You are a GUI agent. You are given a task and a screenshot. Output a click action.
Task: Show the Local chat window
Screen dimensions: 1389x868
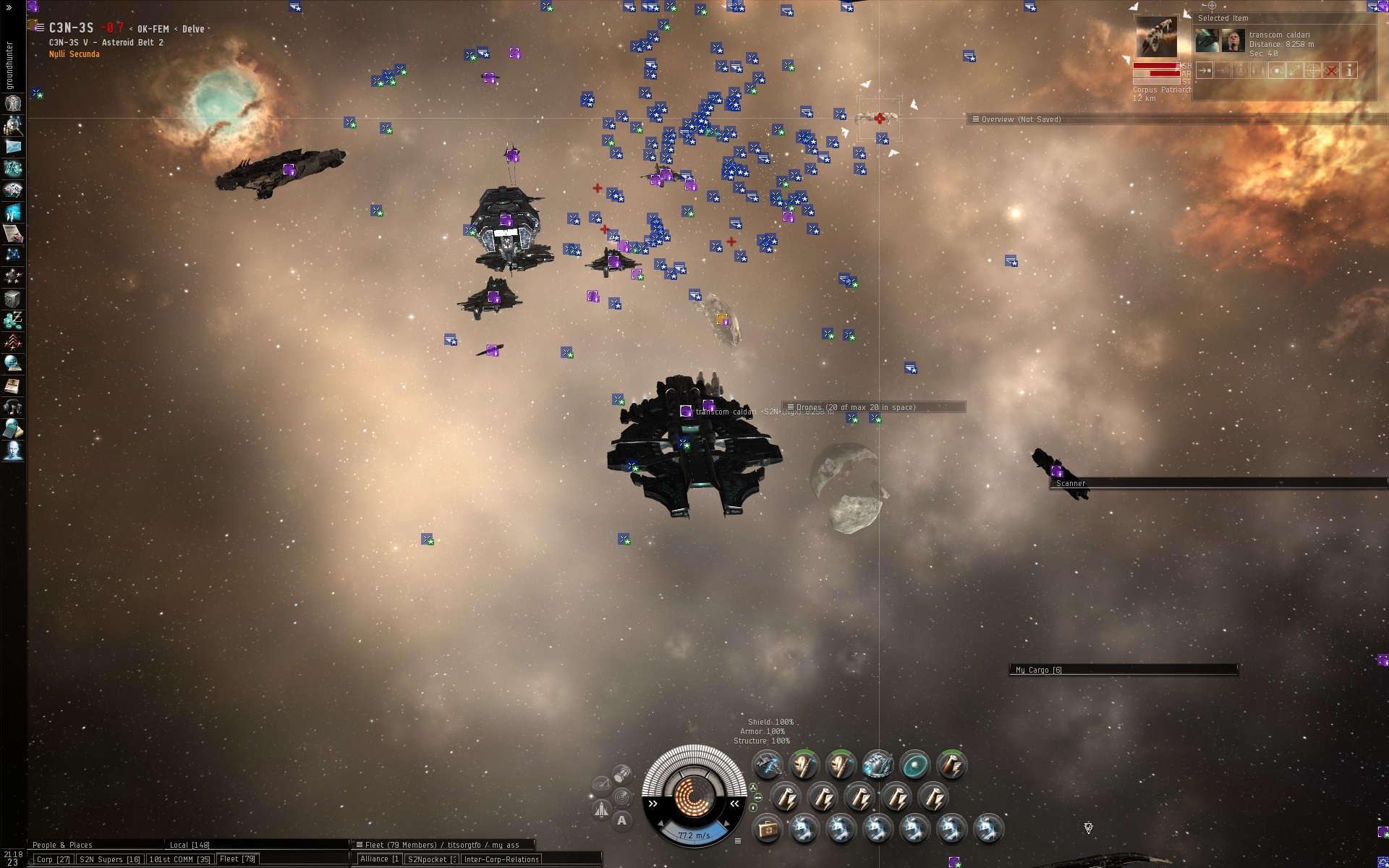[x=190, y=845]
